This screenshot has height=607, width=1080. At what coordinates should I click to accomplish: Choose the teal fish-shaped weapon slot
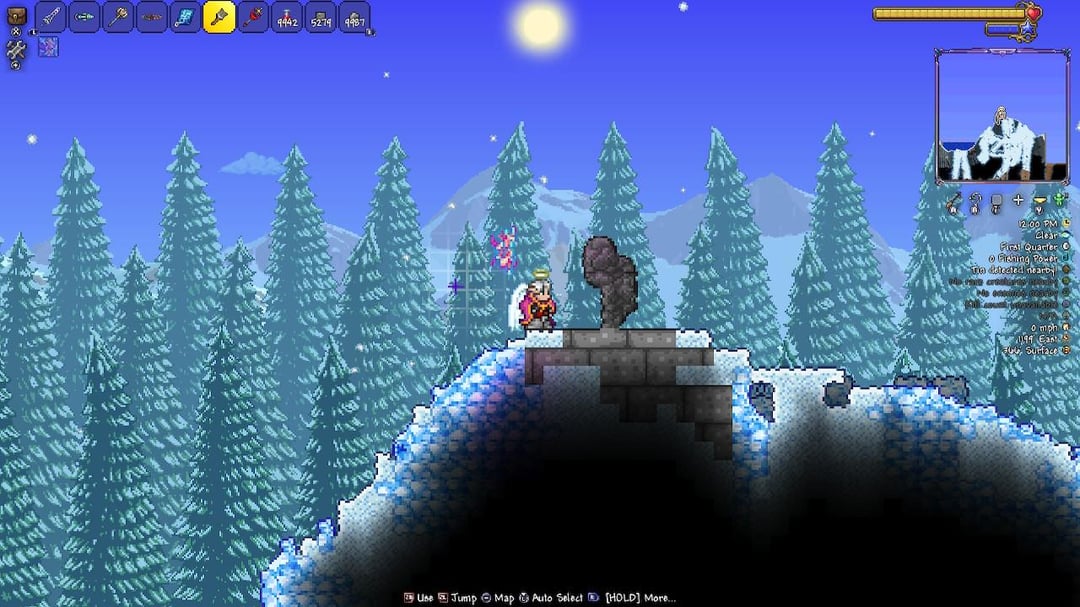pos(85,17)
